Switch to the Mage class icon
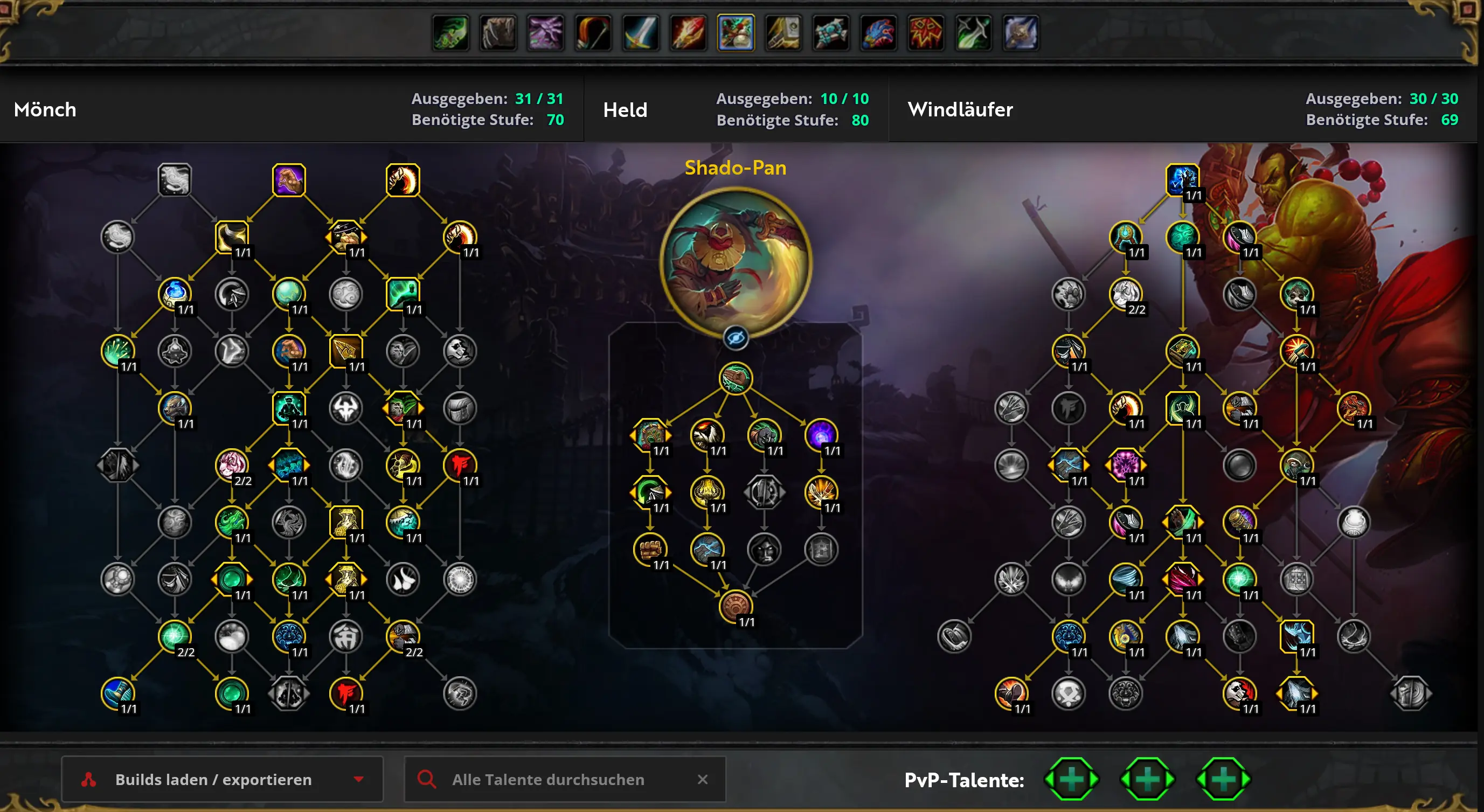The height and width of the screenshot is (812, 1484). click(688, 33)
